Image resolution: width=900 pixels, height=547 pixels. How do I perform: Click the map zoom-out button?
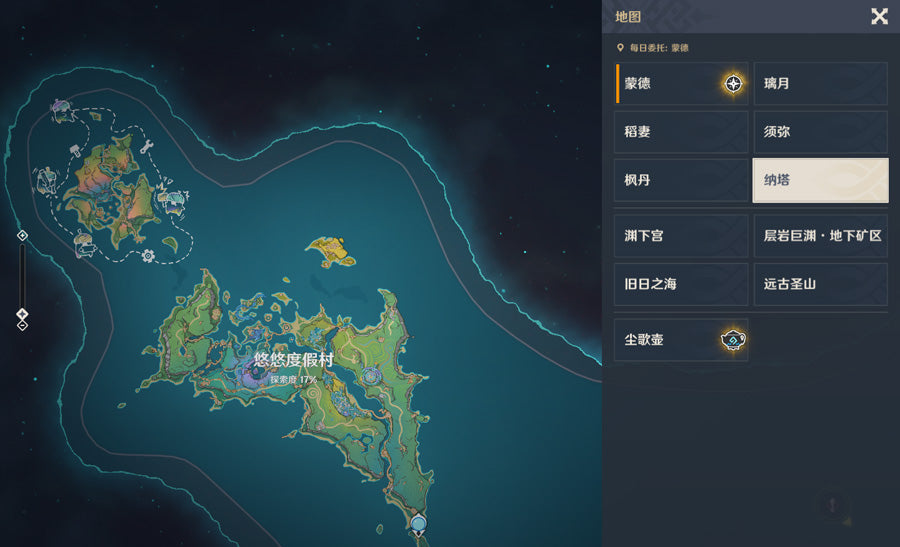(22, 326)
